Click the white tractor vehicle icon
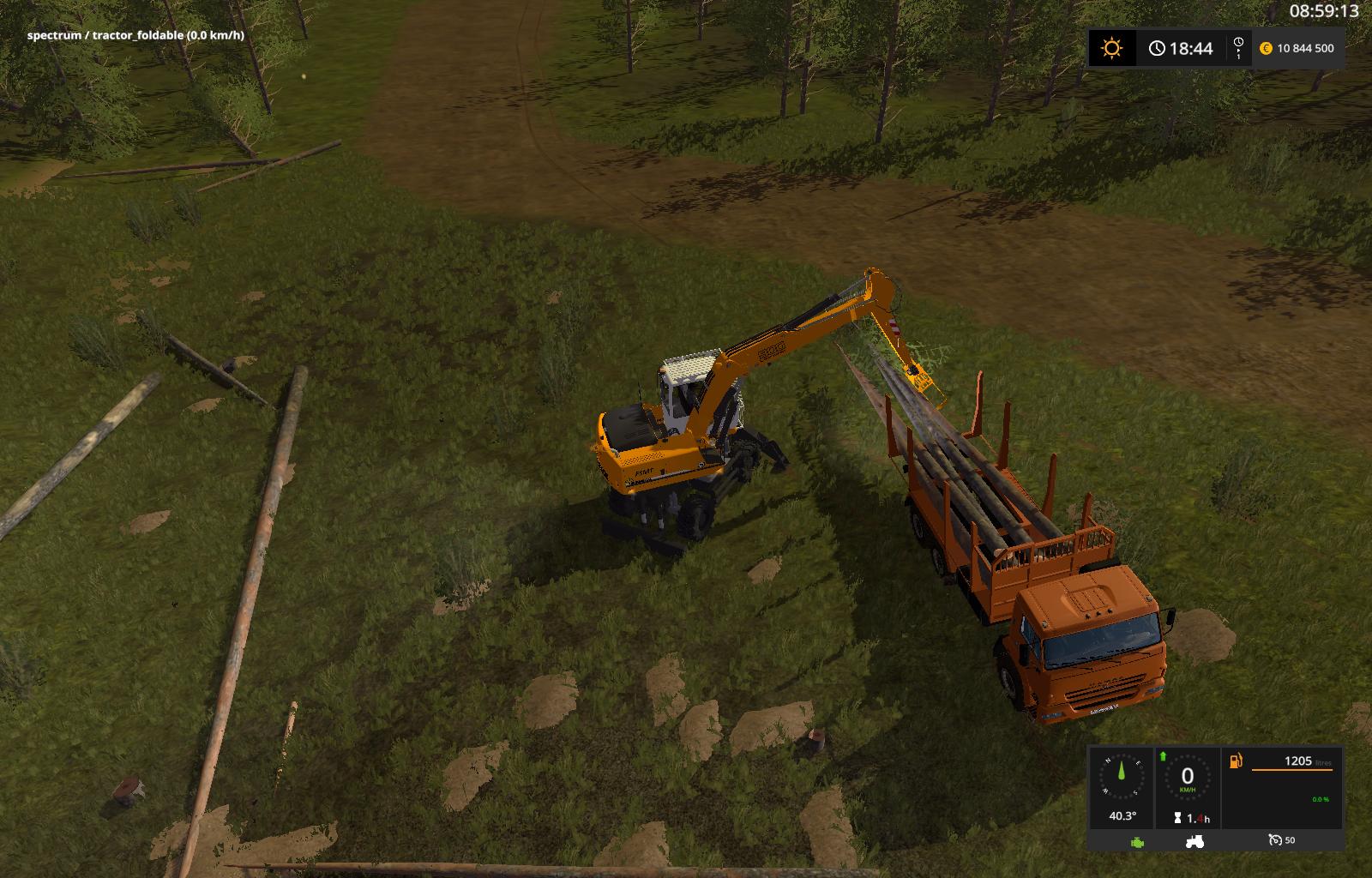The image size is (1372, 878). [1194, 842]
